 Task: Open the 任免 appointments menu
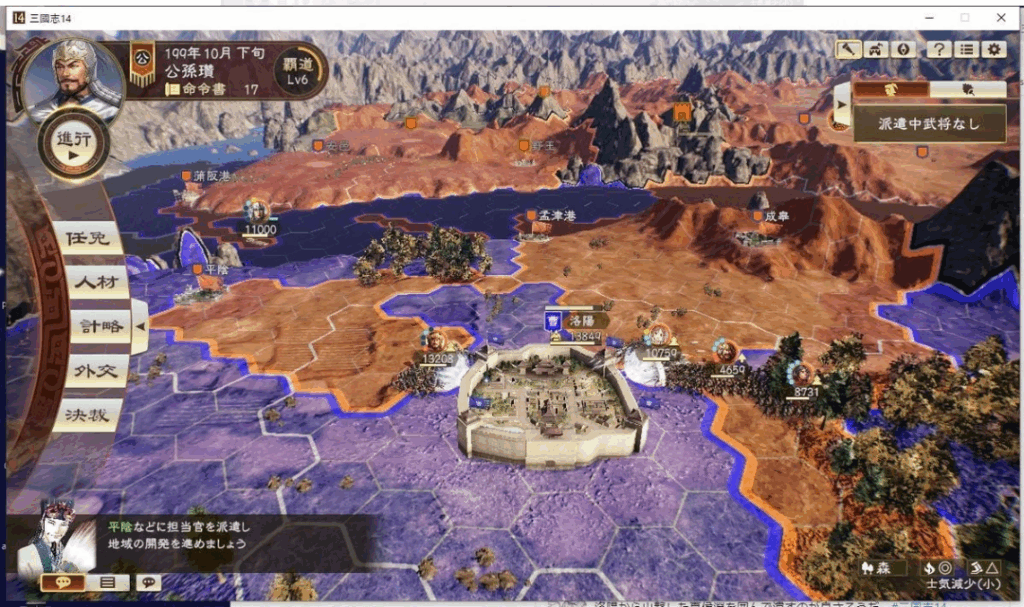pos(90,238)
